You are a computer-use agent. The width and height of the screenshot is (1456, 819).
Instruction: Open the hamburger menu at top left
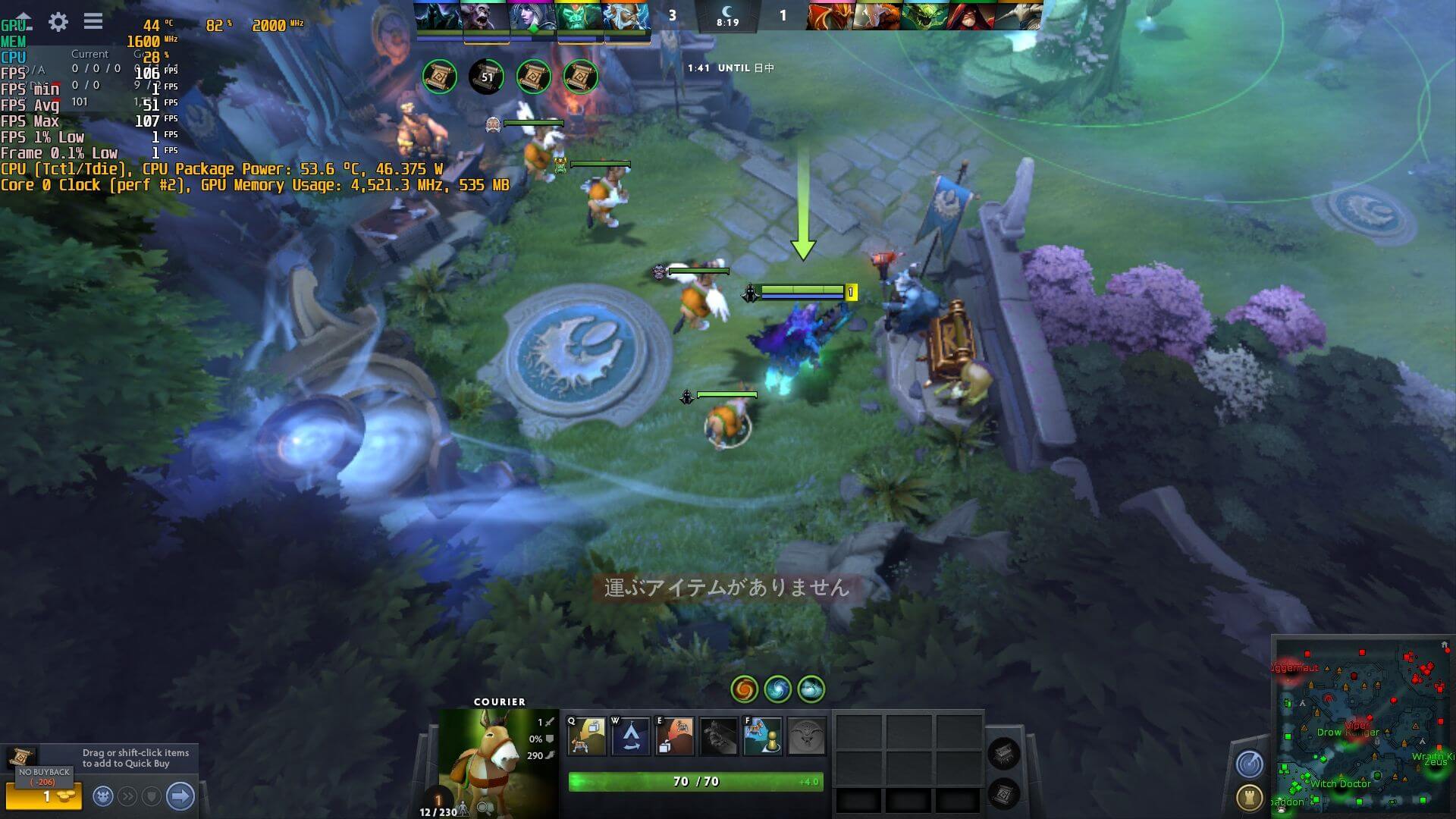click(93, 21)
